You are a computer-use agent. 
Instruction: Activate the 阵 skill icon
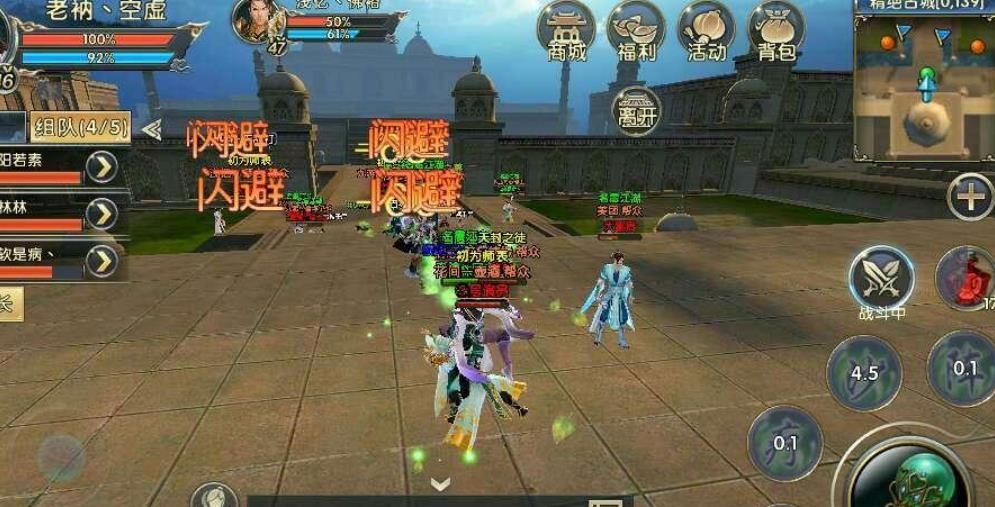pos(962,368)
